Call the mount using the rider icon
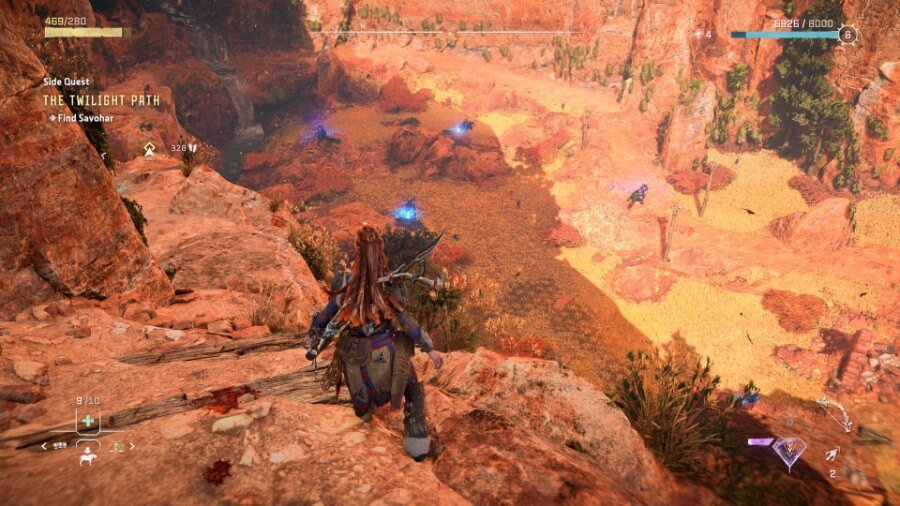900x506 pixels. (88, 456)
